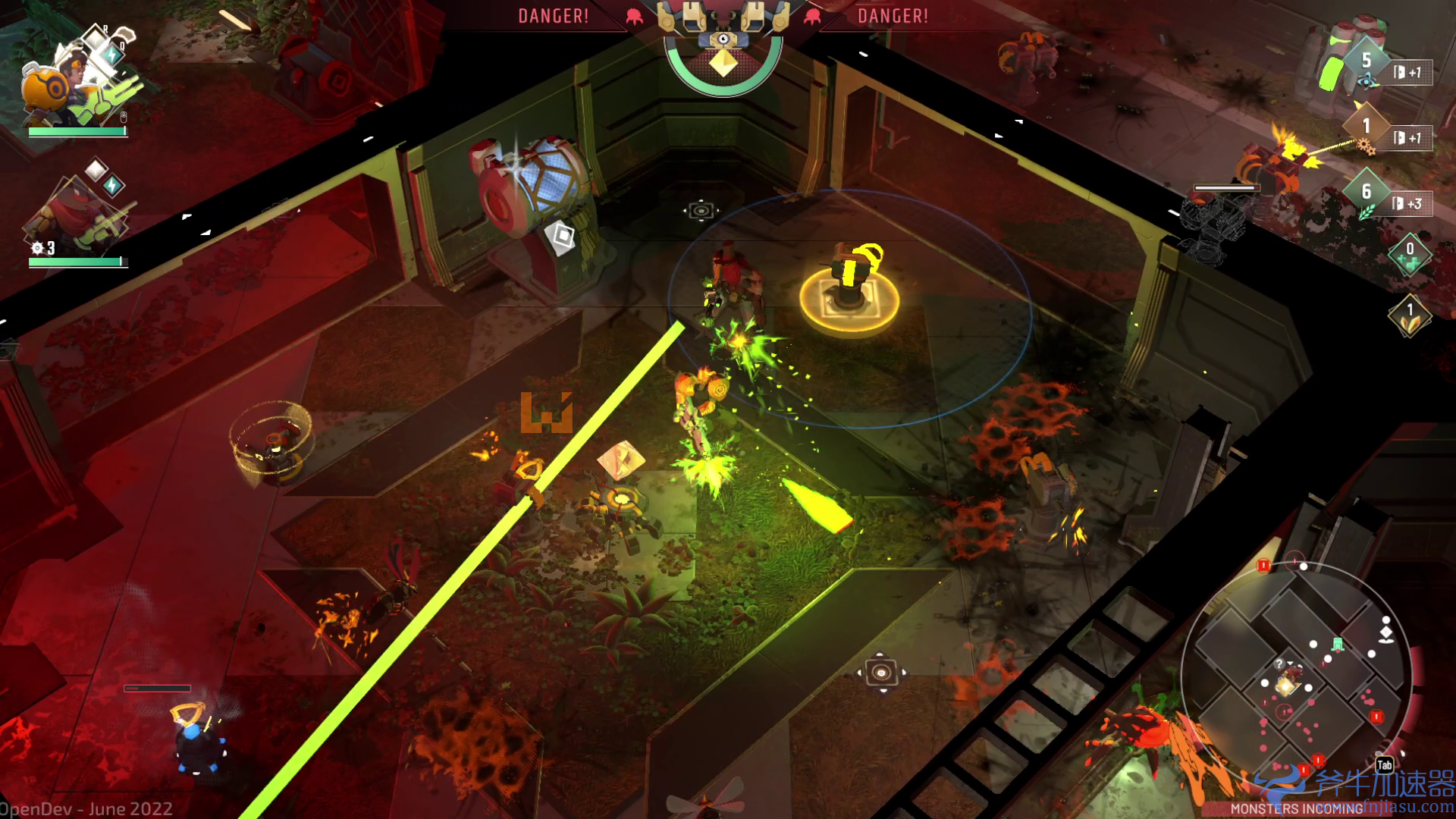The image size is (1456, 819).
Task: Open the floor door marker labeled +3
Action: (x=1405, y=203)
